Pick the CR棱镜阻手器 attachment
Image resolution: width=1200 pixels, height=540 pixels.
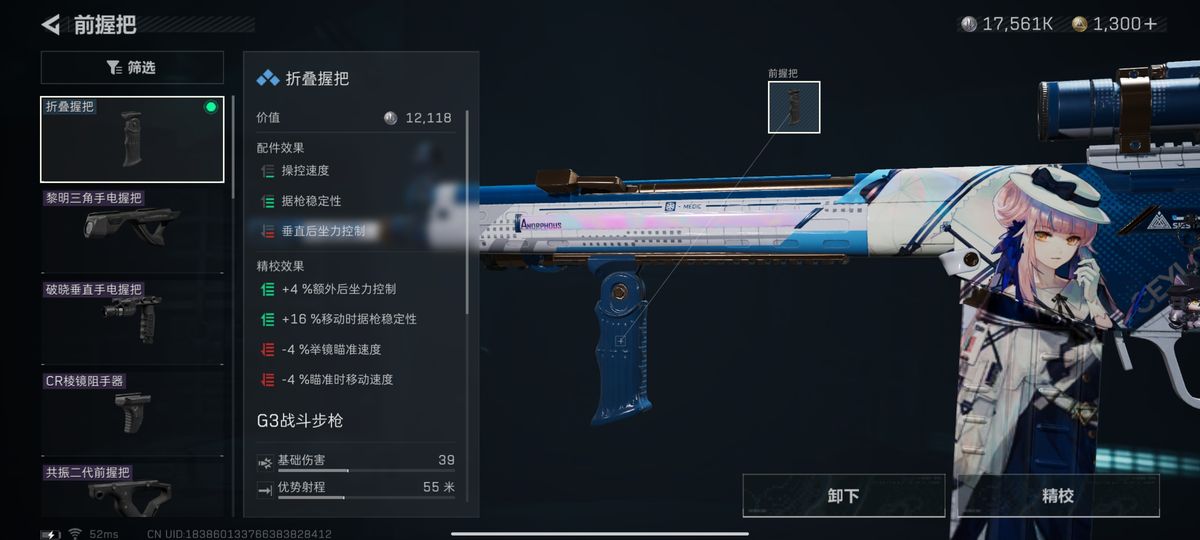(x=132, y=408)
